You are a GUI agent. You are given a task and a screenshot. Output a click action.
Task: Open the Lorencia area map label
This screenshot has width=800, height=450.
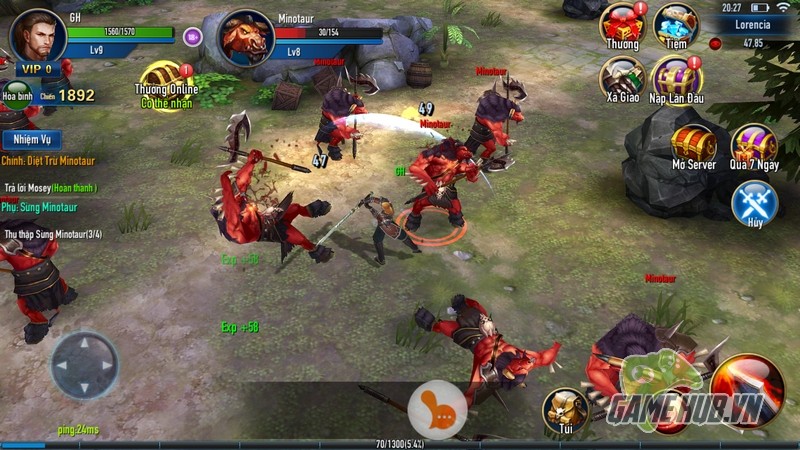point(752,24)
